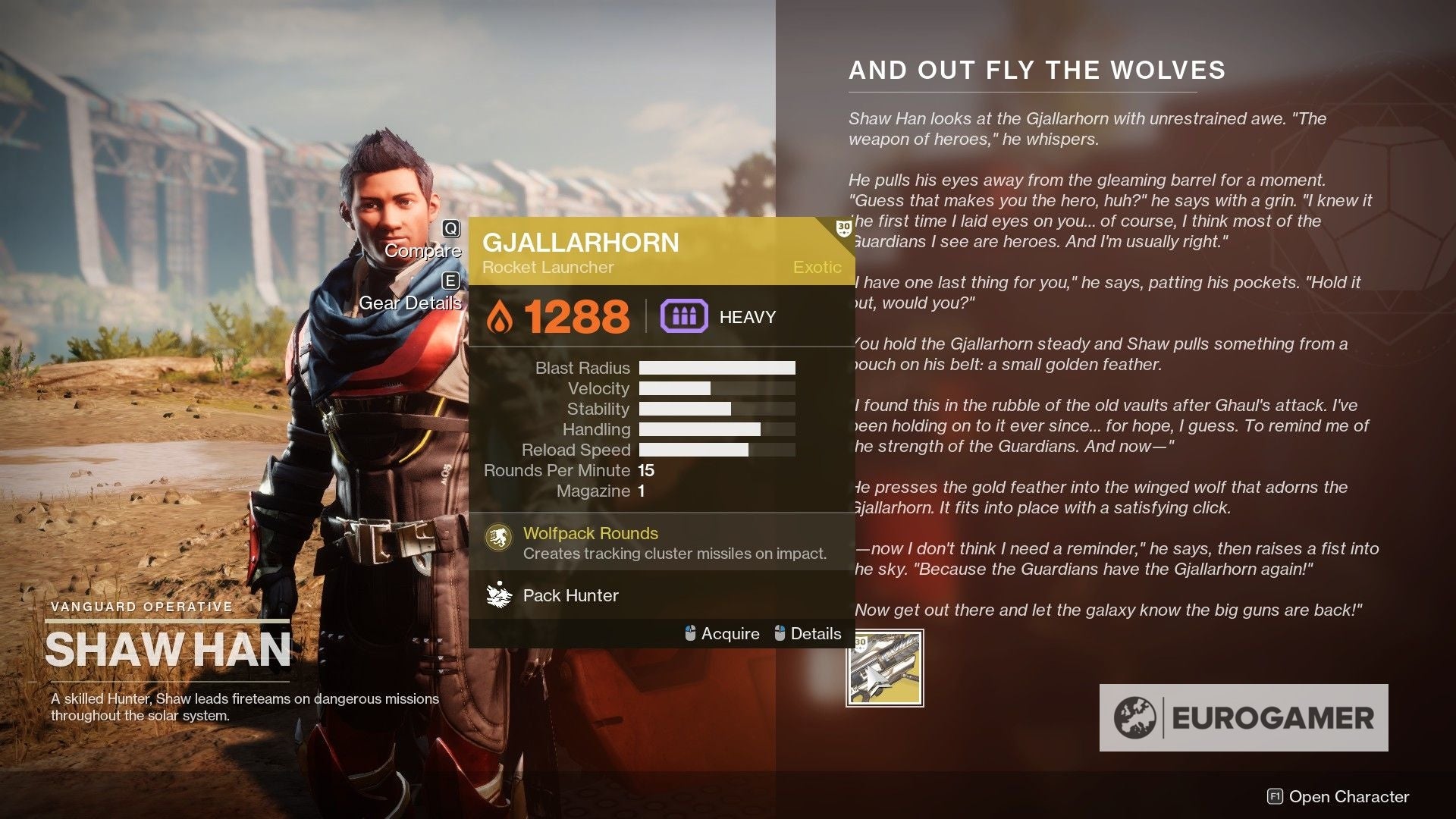This screenshot has height=819, width=1456.
Task: Click the Blast Radius stat bar
Action: click(x=717, y=368)
